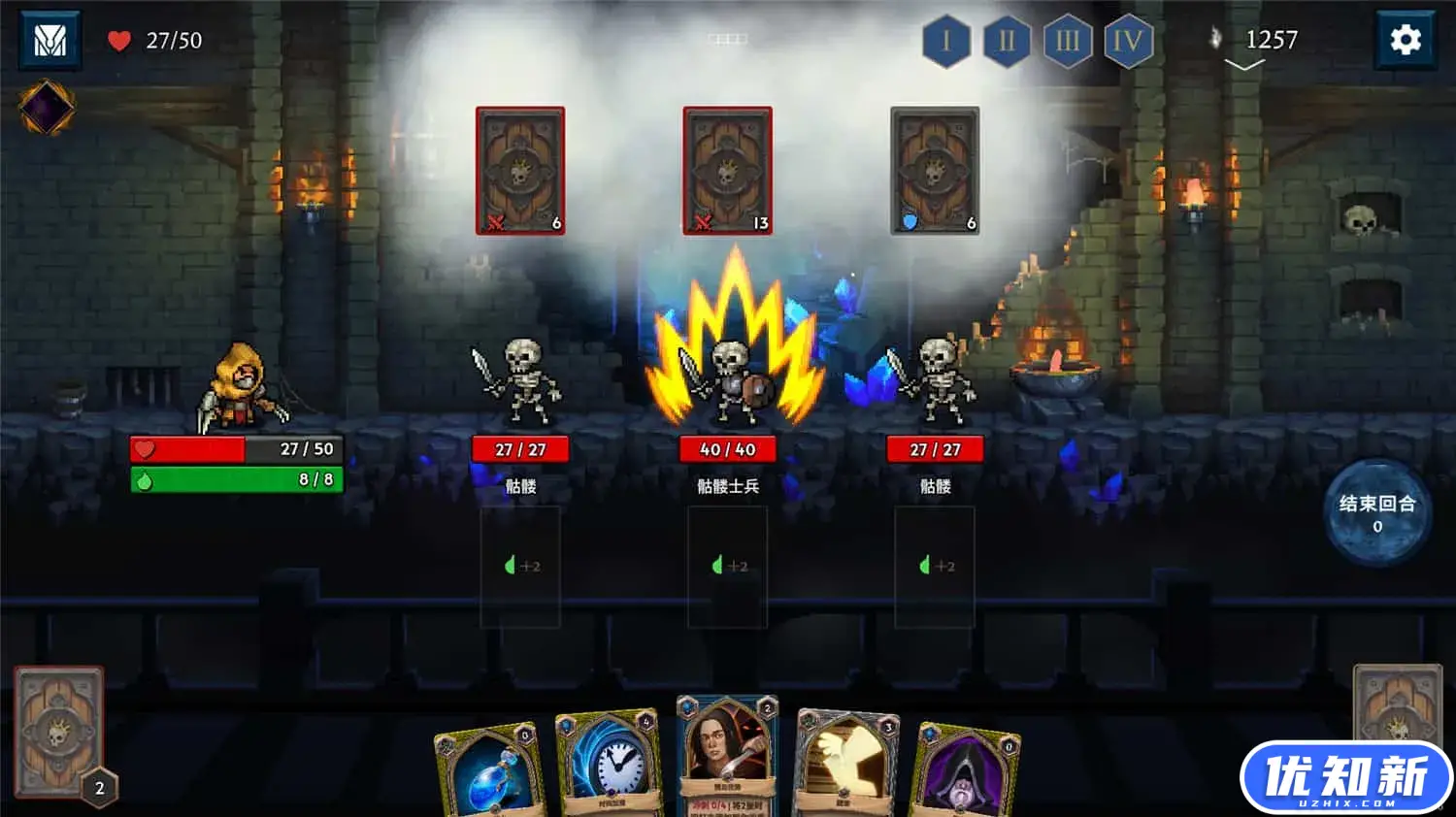This screenshot has height=817, width=1456.
Task: Reveal the face-down enemy card with blue 6
Action: pos(935,170)
